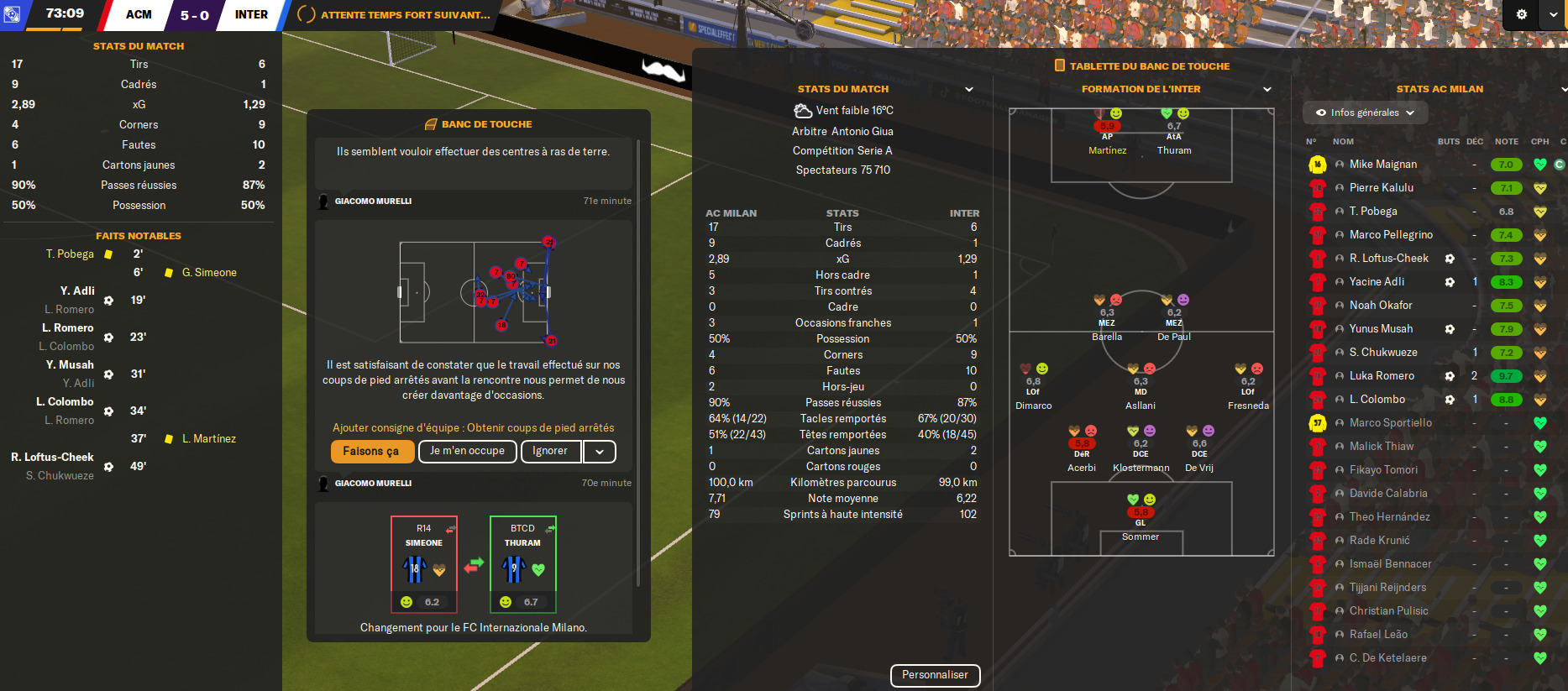Open the gear settings icon

pos(1521,14)
